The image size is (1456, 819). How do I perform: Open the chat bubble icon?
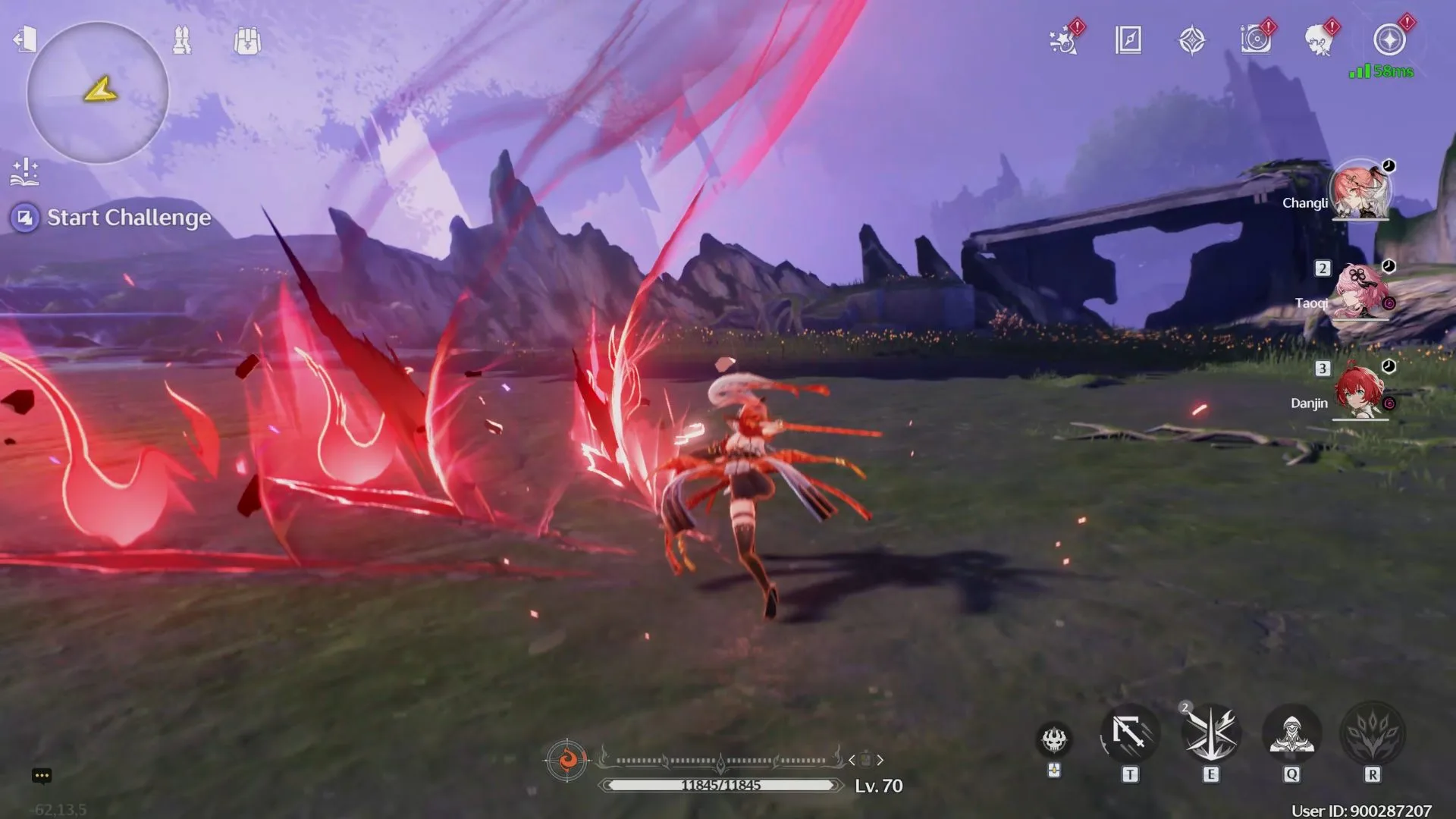(42, 775)
